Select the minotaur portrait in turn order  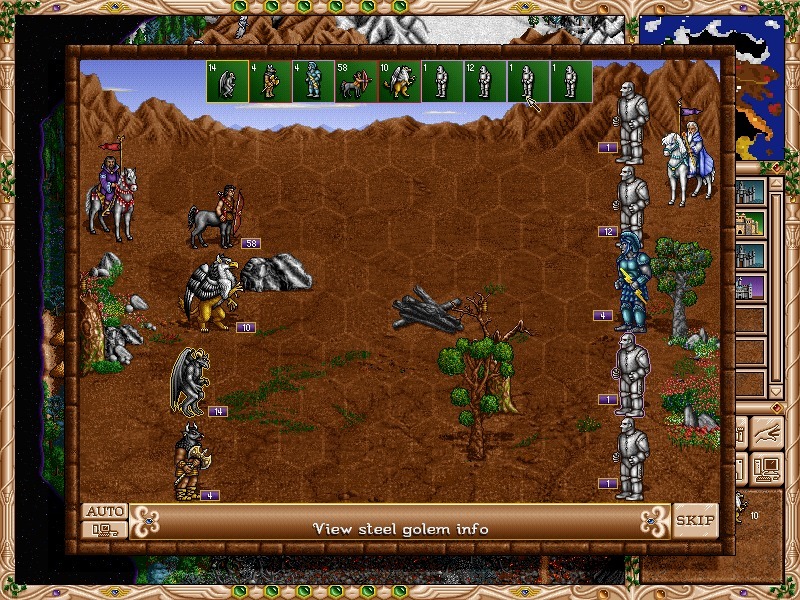click(x=271, y=81)
